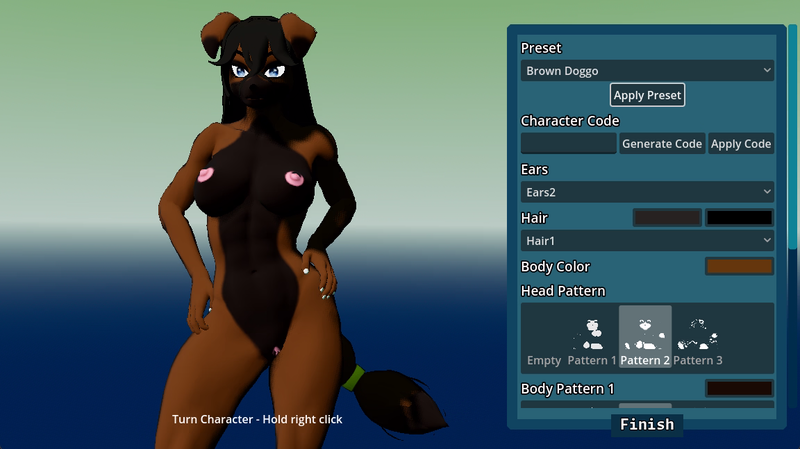Image resolution: width=800 pixels, height=449 pixels.
Task: Select head Pattern 2 thumbnail
Action: coord(645,339)
